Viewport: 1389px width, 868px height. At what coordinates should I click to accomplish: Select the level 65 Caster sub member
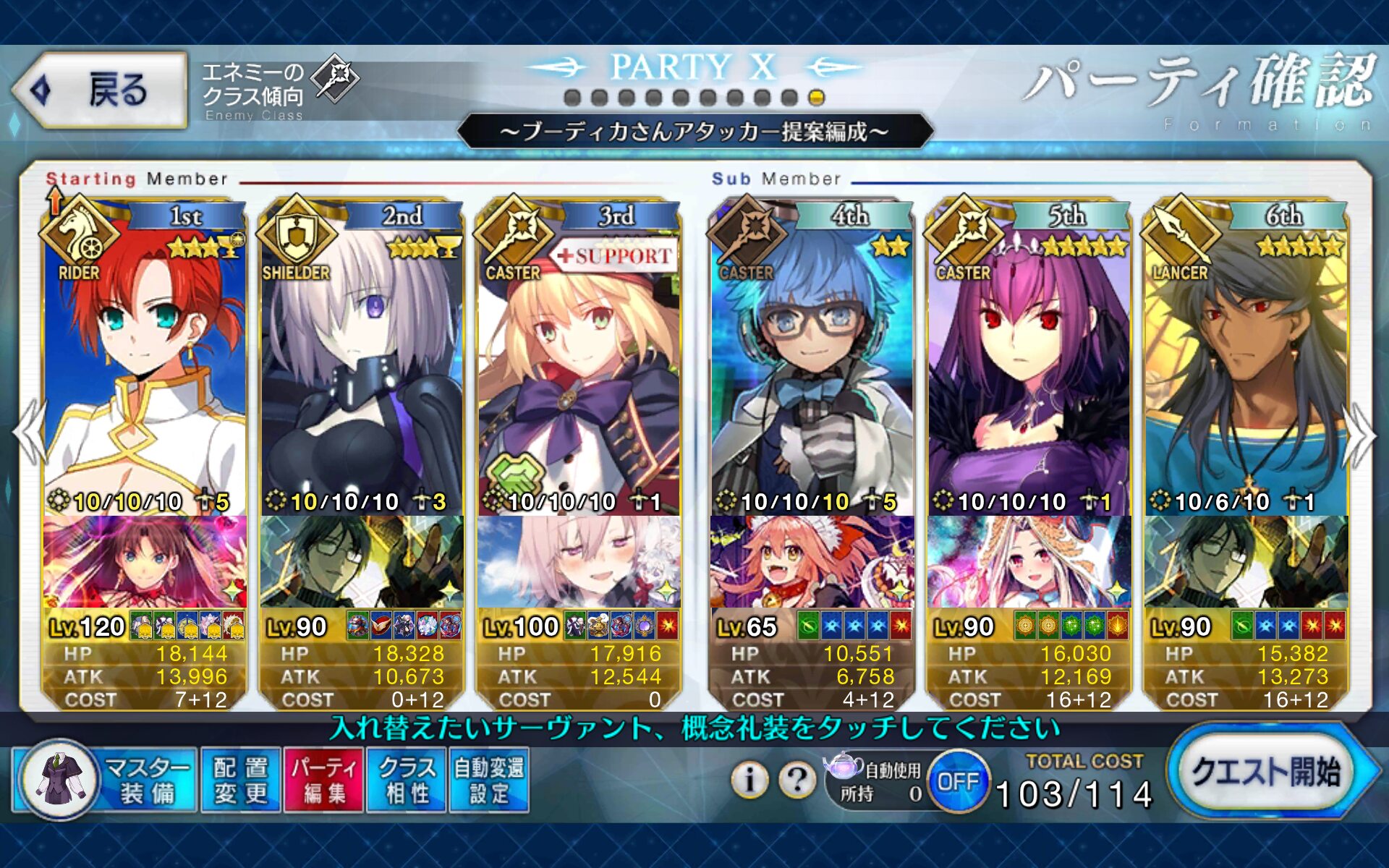812,362
